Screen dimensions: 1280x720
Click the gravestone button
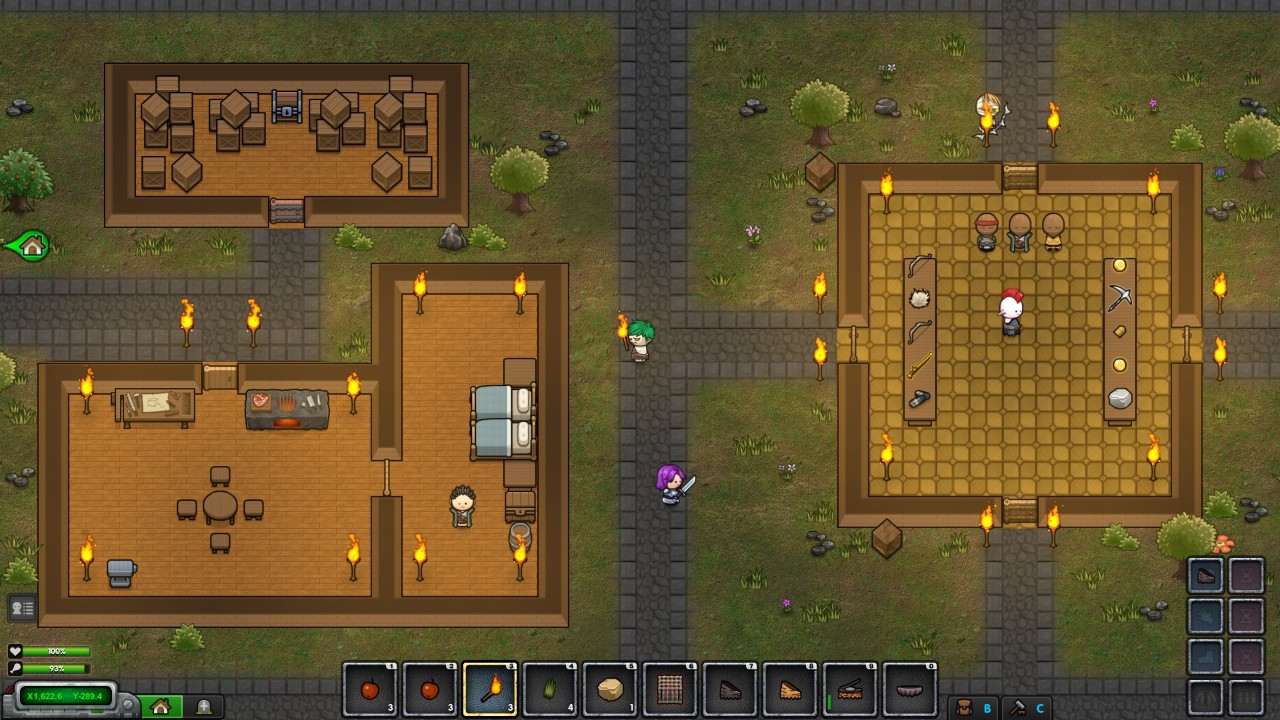[x=204, y=707]
